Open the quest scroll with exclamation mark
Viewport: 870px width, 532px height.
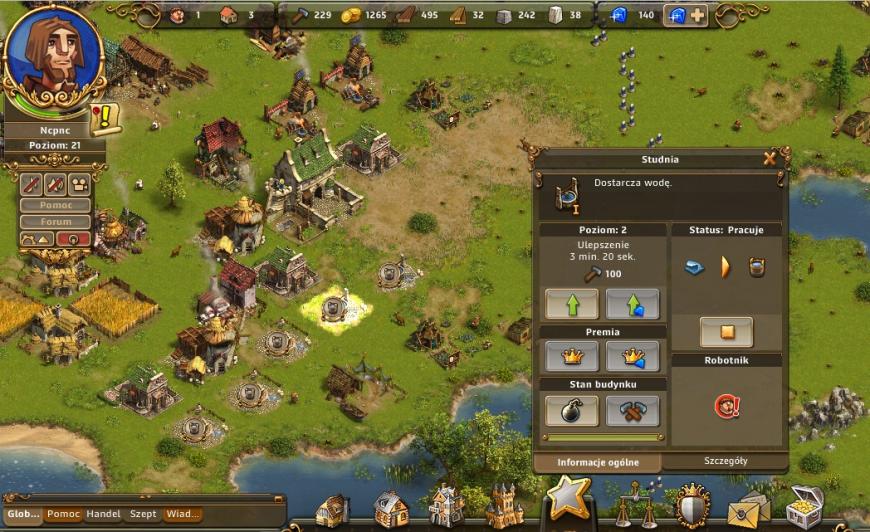[104, 119]
